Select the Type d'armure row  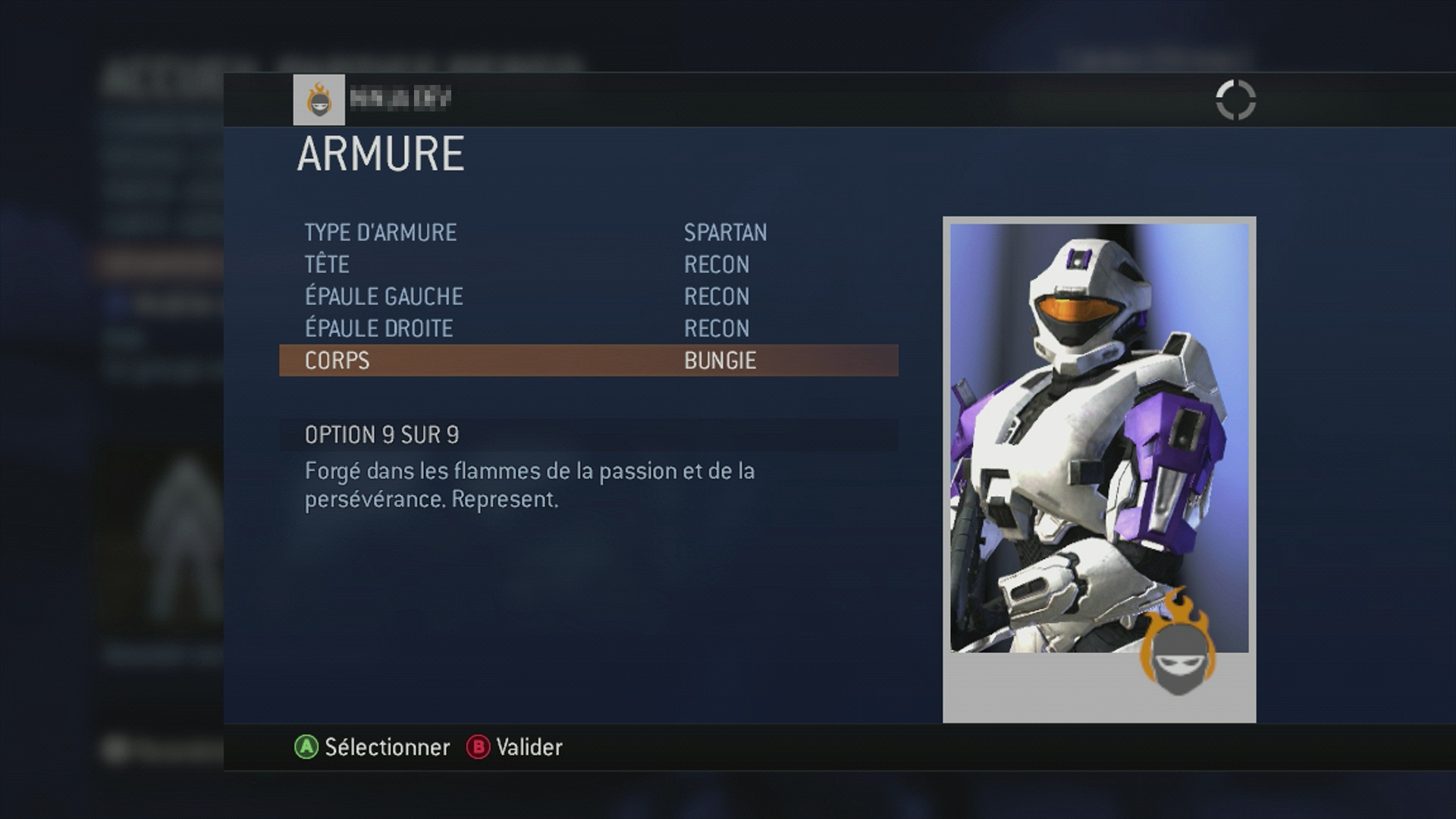(x=588, y=233)
